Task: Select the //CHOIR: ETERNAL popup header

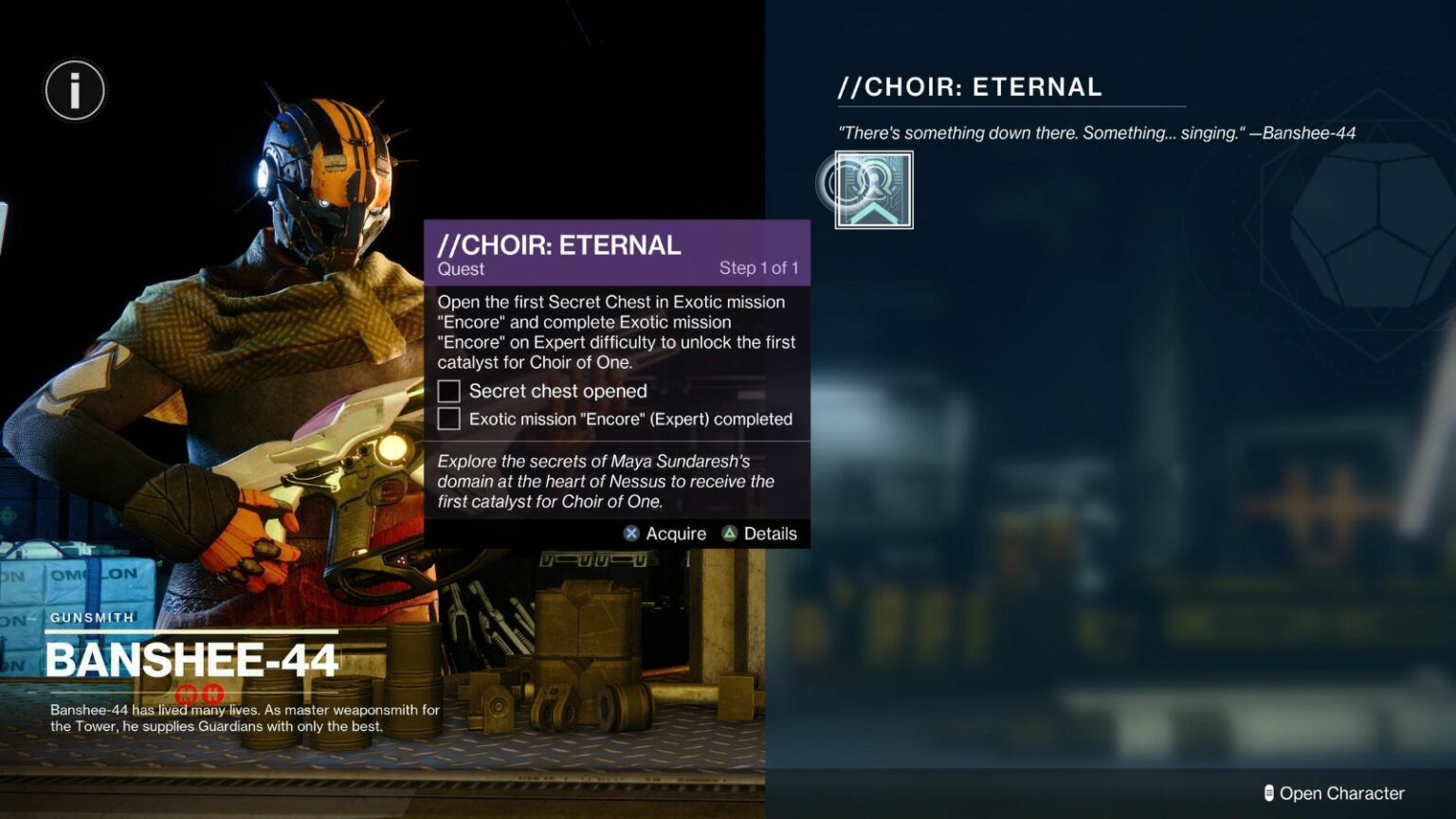Action: (x=557, y=245)
